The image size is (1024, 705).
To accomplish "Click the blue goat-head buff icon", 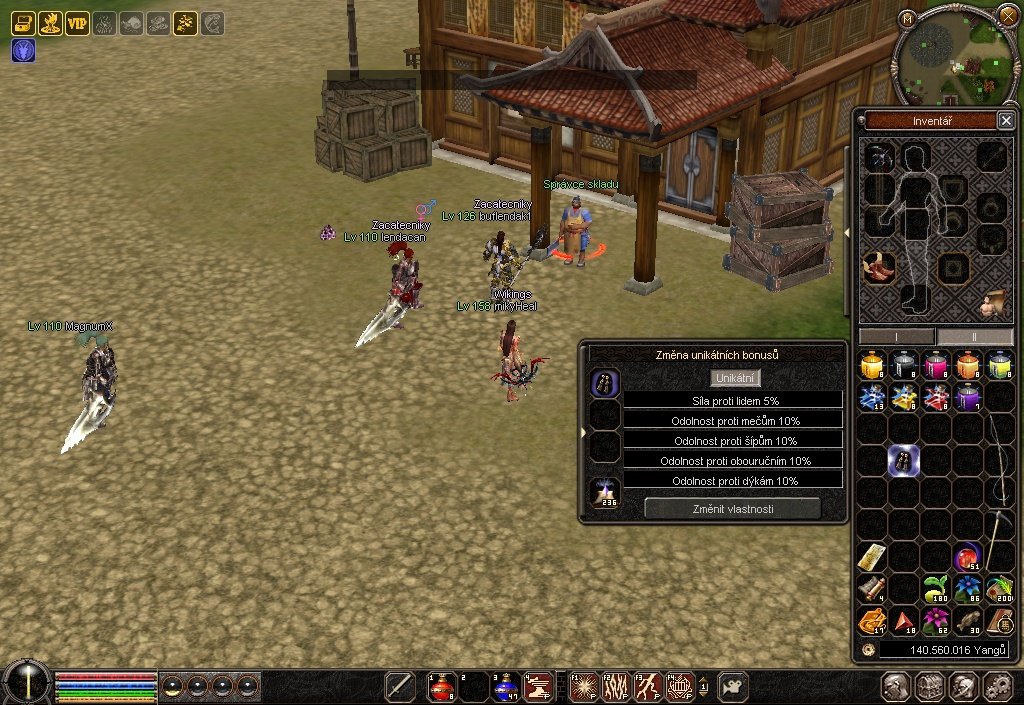I will [23, 50].
